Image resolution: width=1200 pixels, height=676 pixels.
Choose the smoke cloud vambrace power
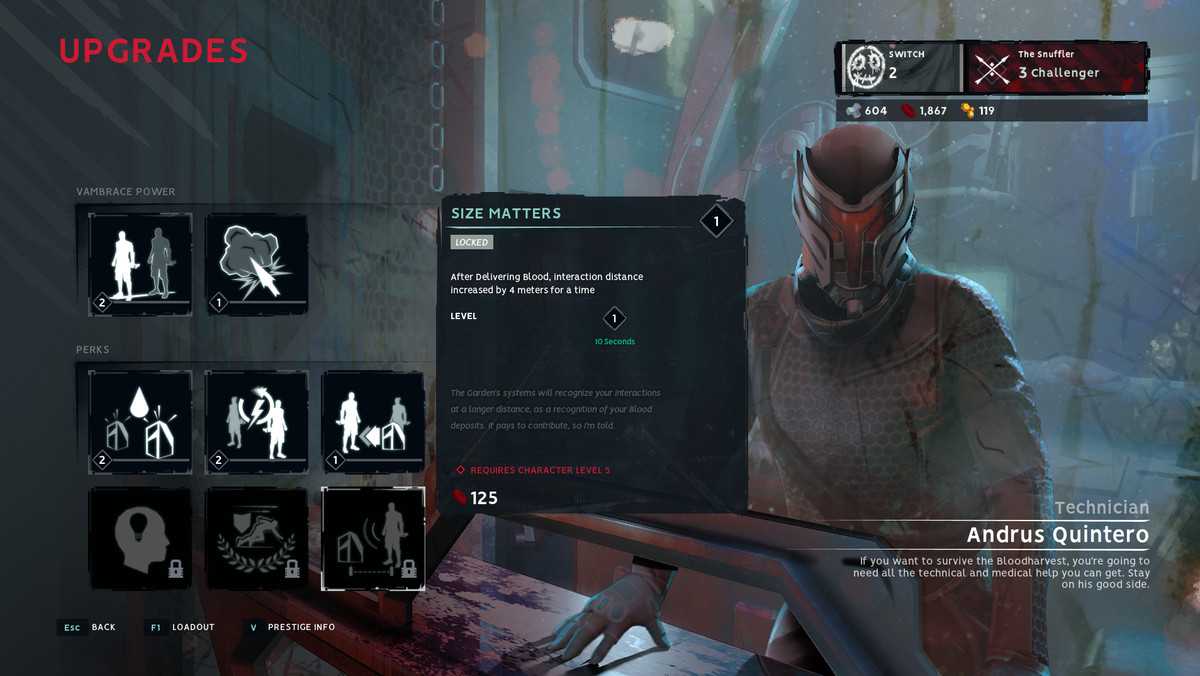(256, 263)
